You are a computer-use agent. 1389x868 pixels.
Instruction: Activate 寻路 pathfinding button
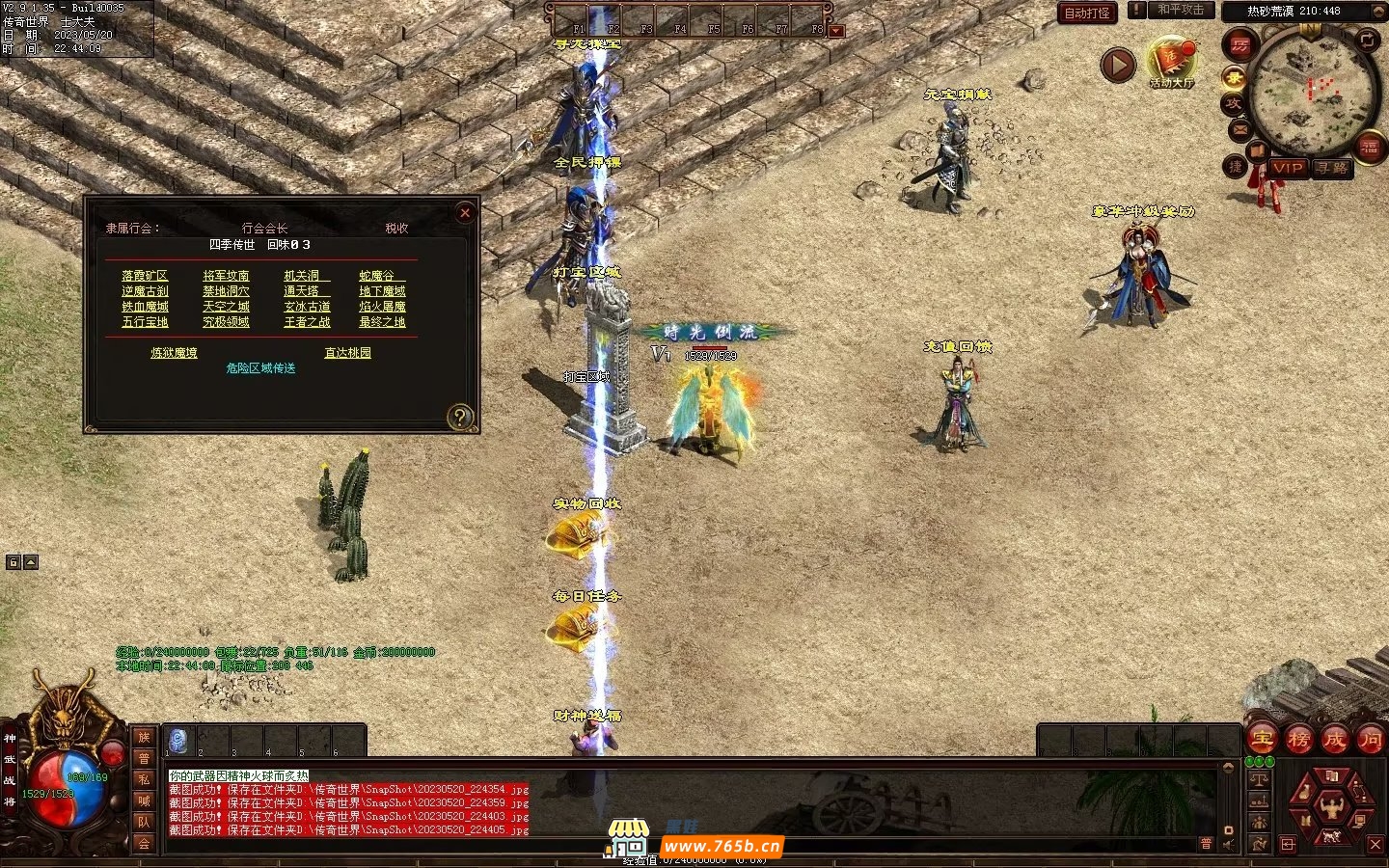[x=1332, y=168]
